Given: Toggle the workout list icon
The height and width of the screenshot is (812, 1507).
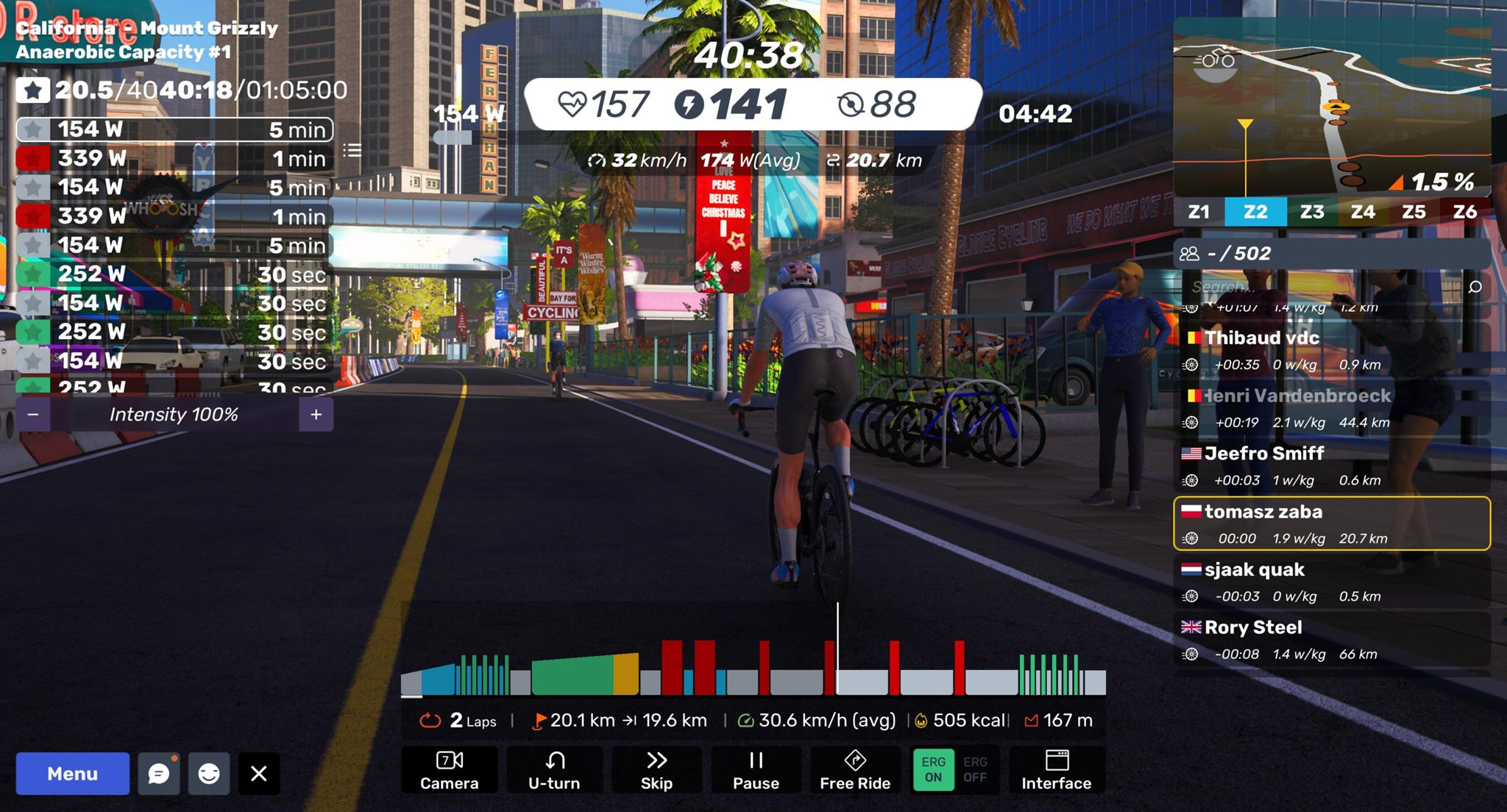Looking at the screenshot, I should [x=352, y=151].
